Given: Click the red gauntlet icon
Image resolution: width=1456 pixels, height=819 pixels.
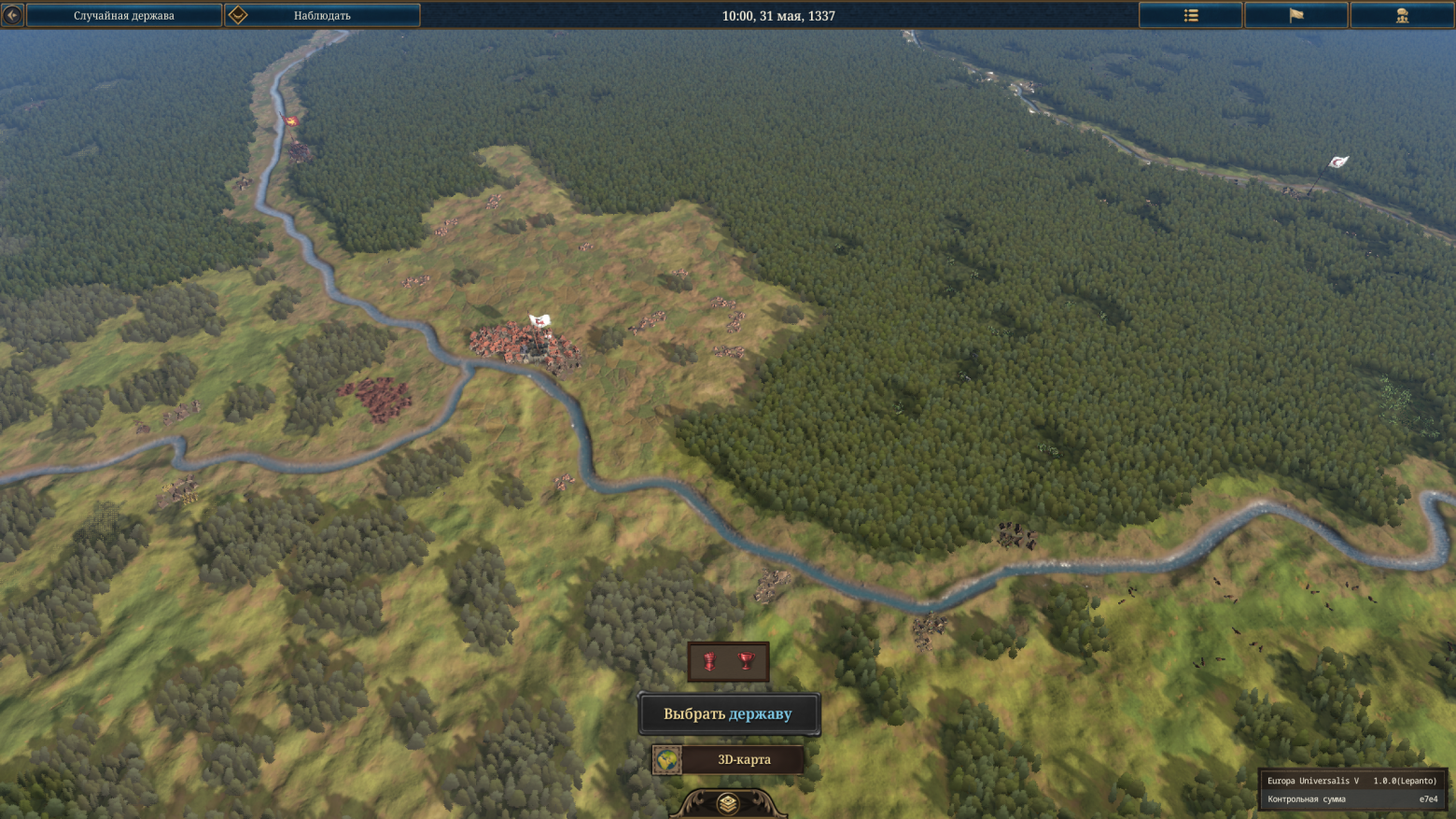Looking at the screenshot, I should [x=710, y=662].
